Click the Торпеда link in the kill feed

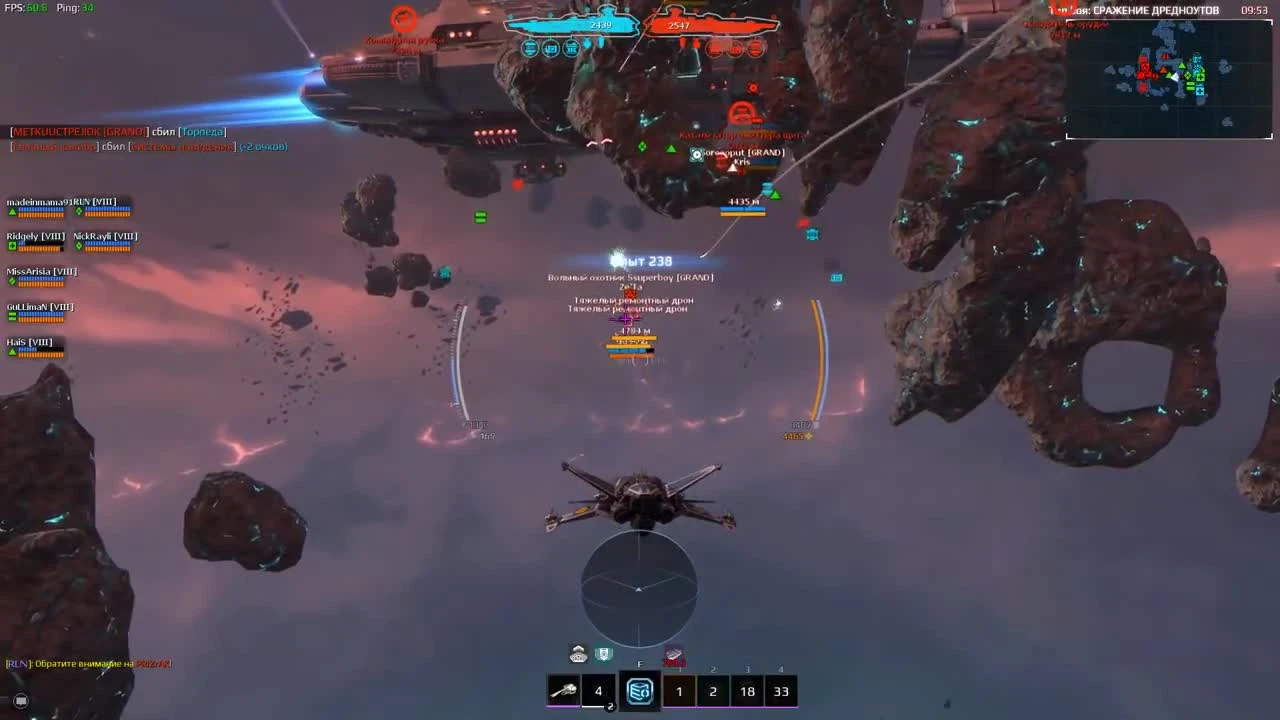204,130
